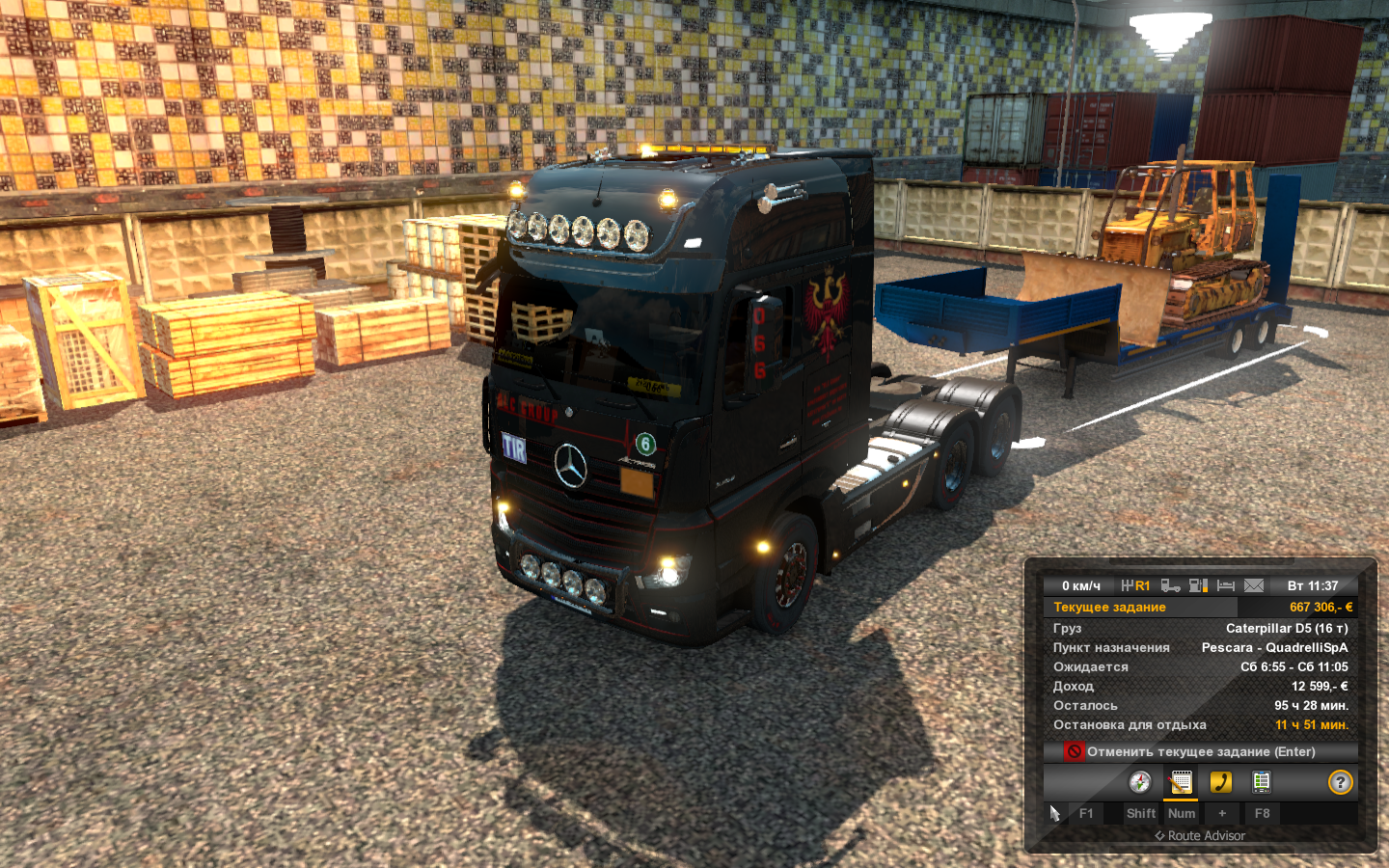Open the question mark help button
The image size is (1389, 868).
pyautogui.click(x=1341, y=782)
